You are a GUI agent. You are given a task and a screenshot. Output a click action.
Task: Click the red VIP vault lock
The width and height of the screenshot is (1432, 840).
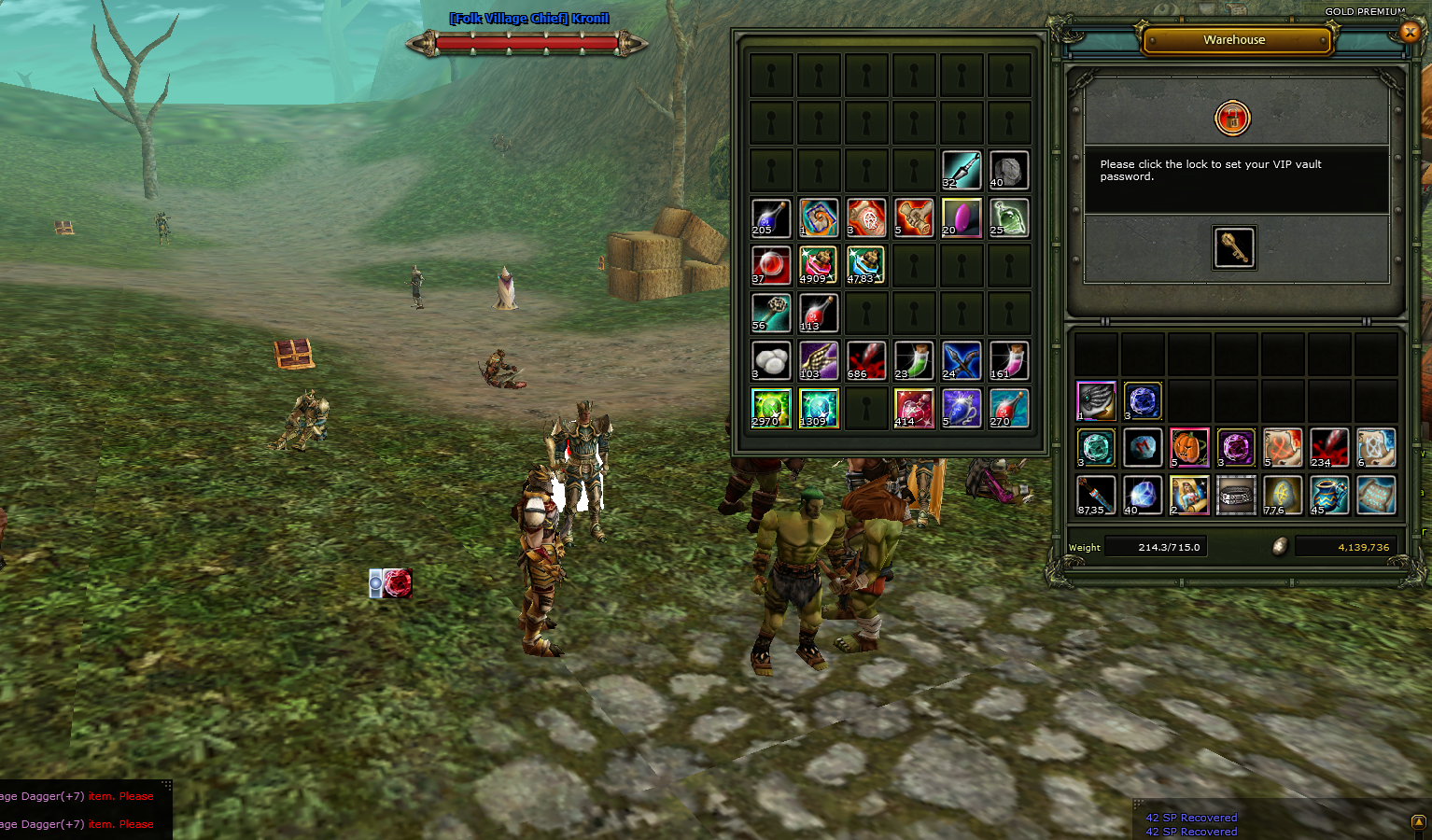tap(1232, 119)
